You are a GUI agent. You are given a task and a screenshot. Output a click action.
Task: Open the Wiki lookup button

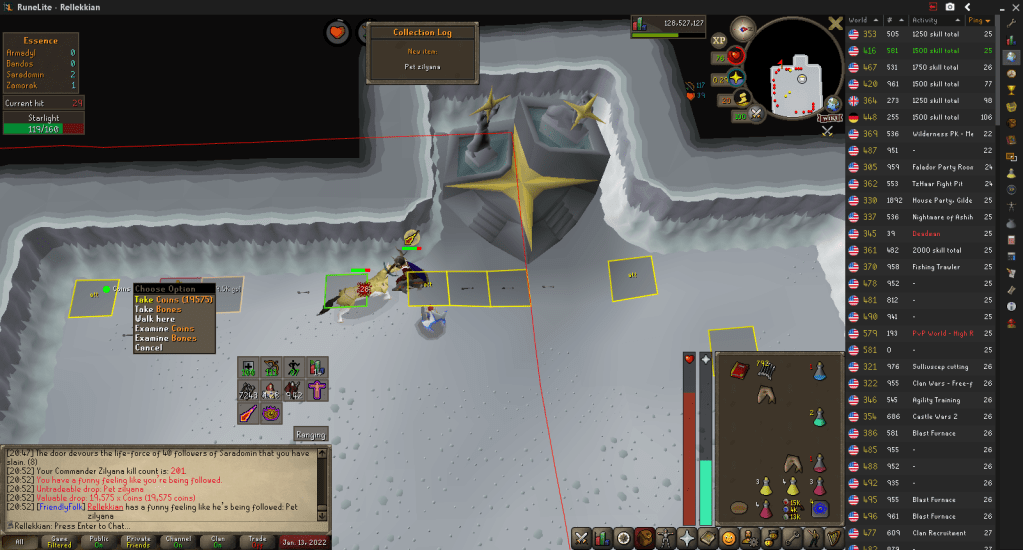click(830, 119)
